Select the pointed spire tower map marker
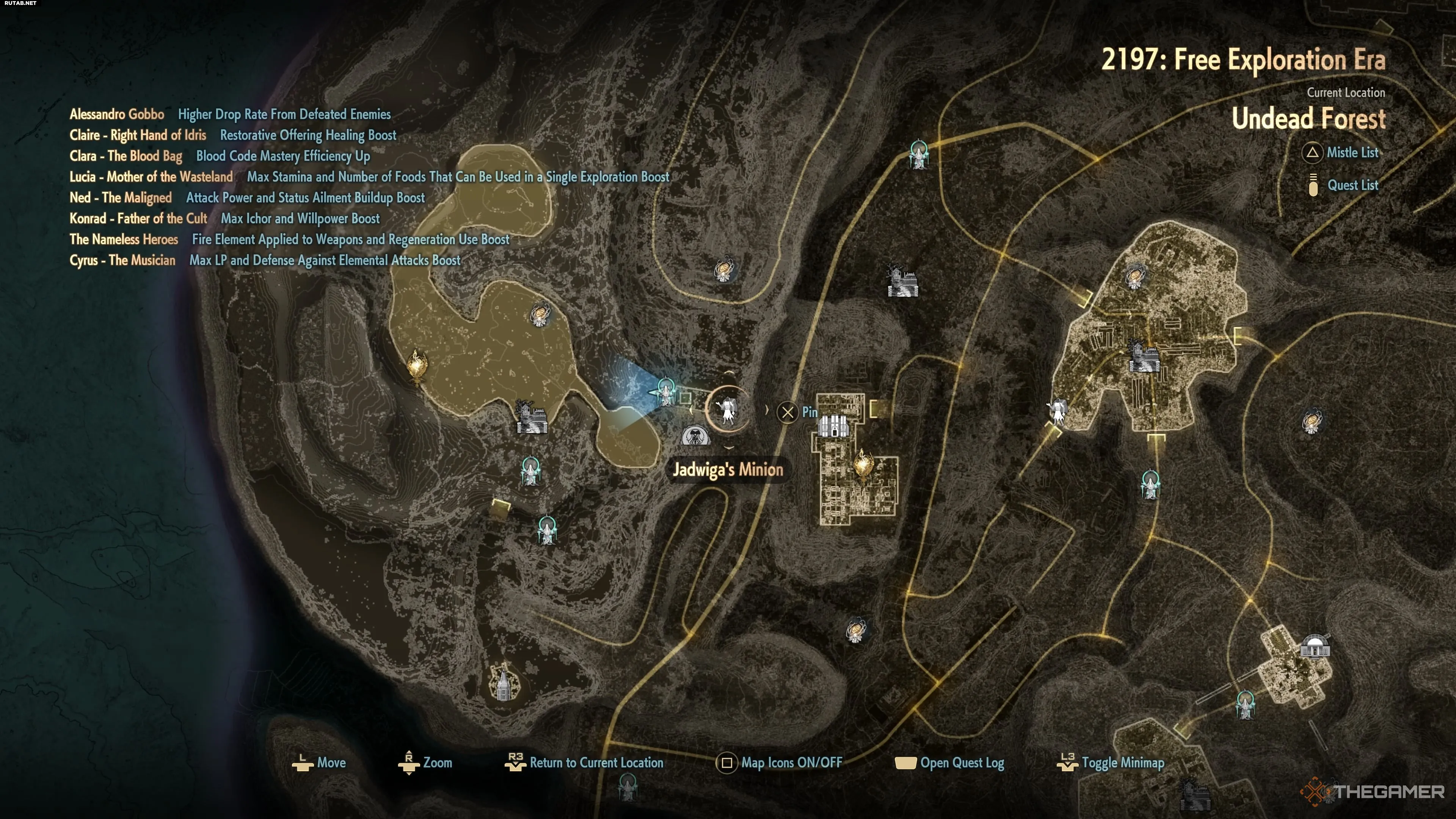This screenshot has height=819, width=1456. [x=502, y=682]
